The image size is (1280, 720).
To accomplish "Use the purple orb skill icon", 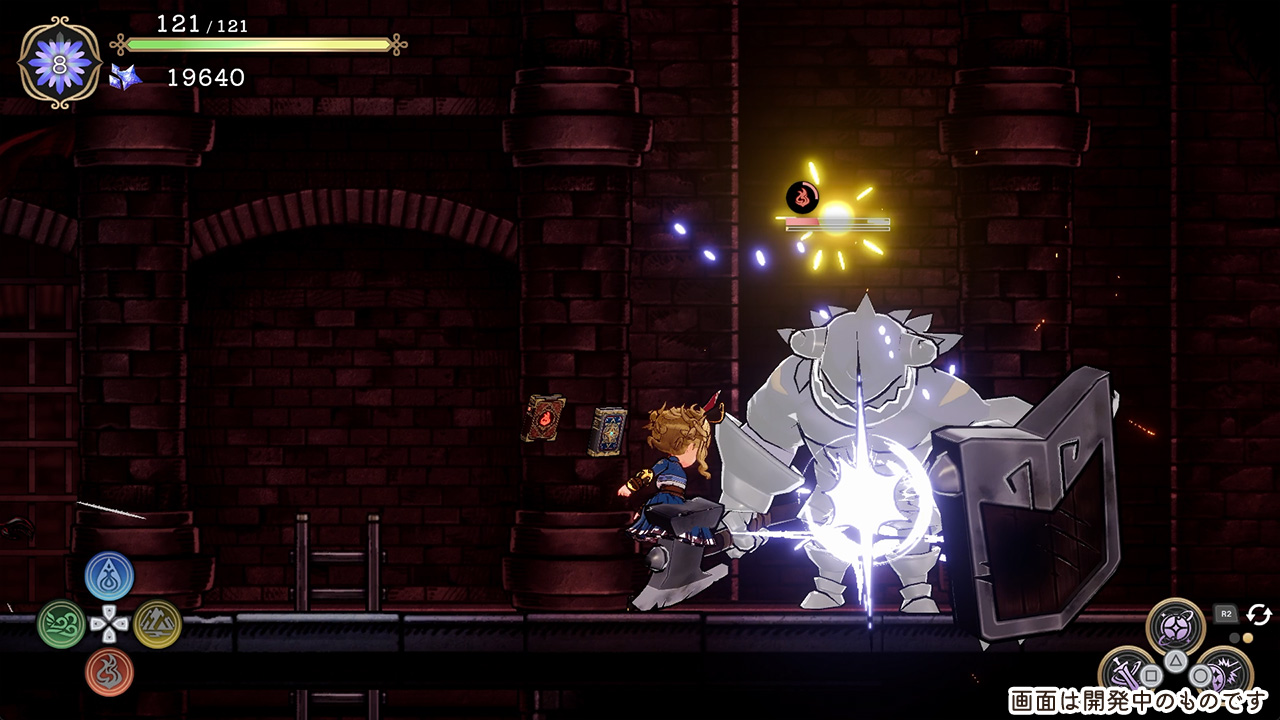I will (1176, 629).
